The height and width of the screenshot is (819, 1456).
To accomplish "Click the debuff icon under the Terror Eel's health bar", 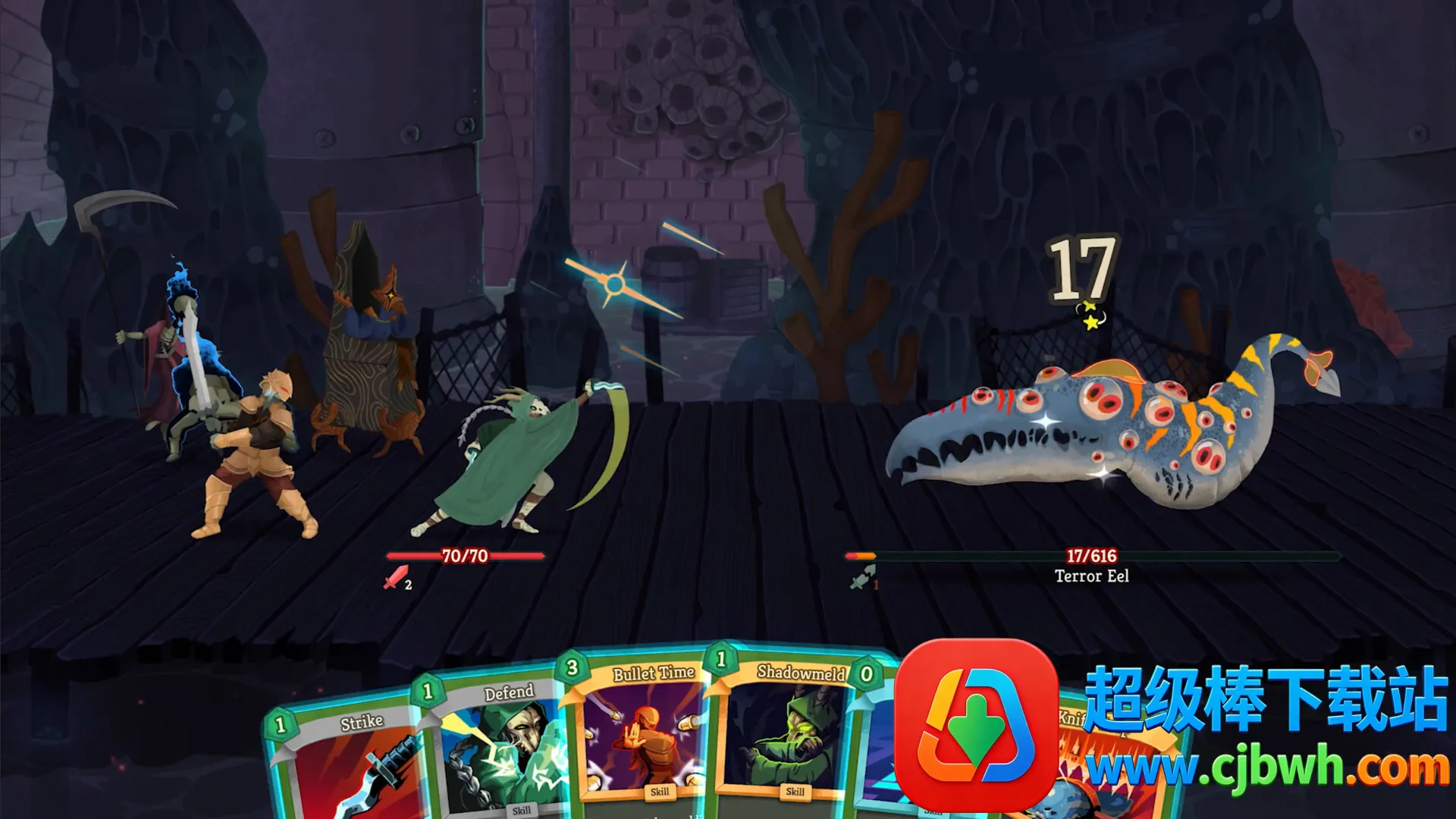I will tap(862, 579).
